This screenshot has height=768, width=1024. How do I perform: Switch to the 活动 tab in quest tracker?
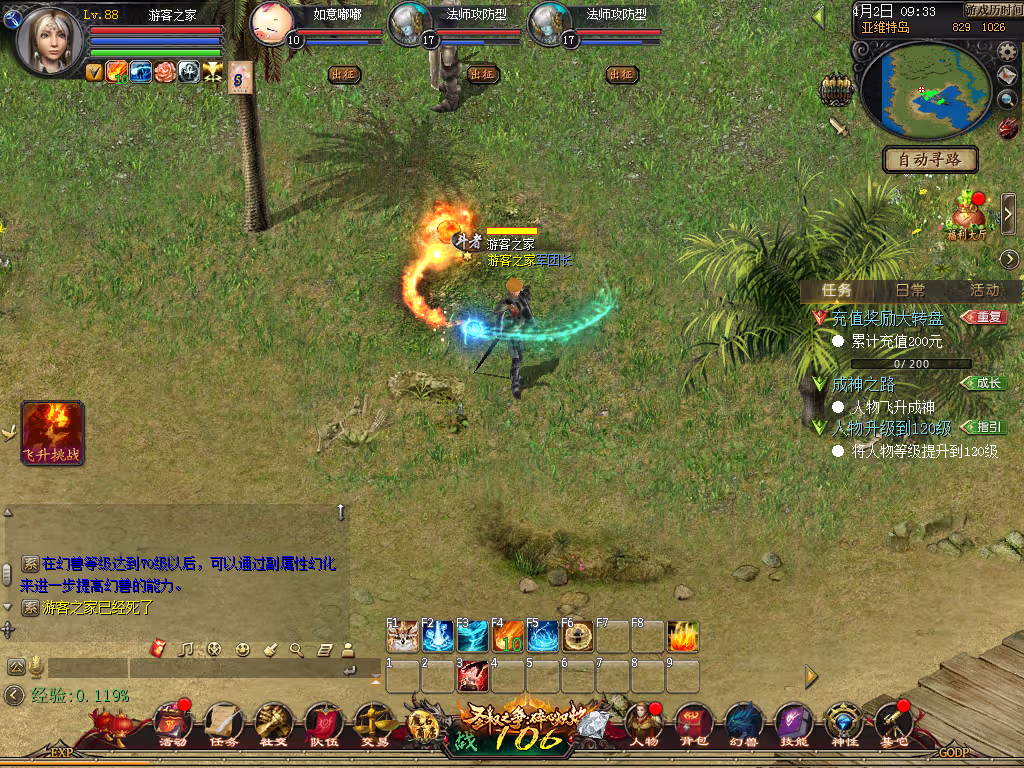[x=984, y=290]
